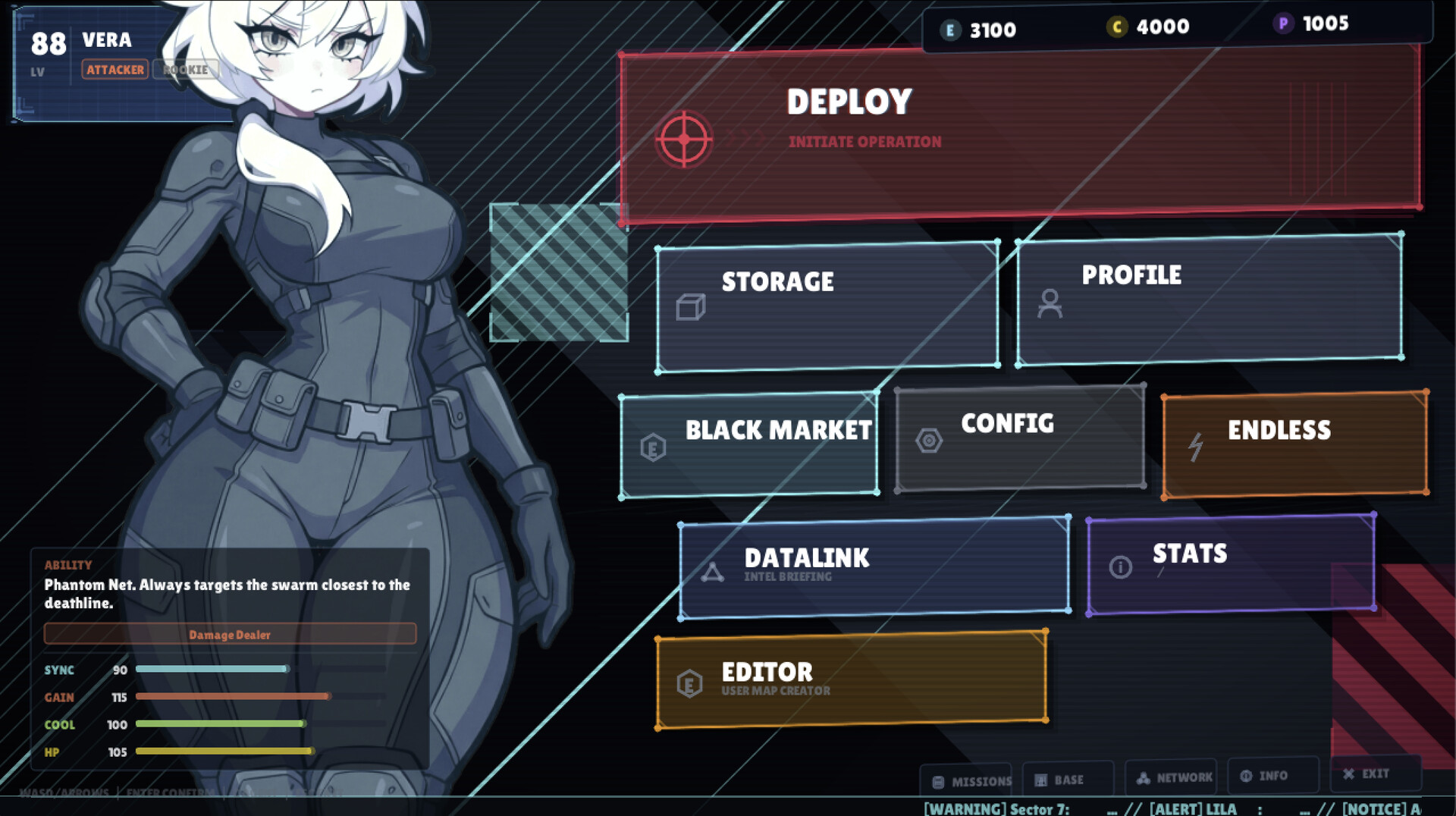Switch to the MISSIONS tab
The width and height of the screenshot is (1456, 816).
click(x=968, y=781)
